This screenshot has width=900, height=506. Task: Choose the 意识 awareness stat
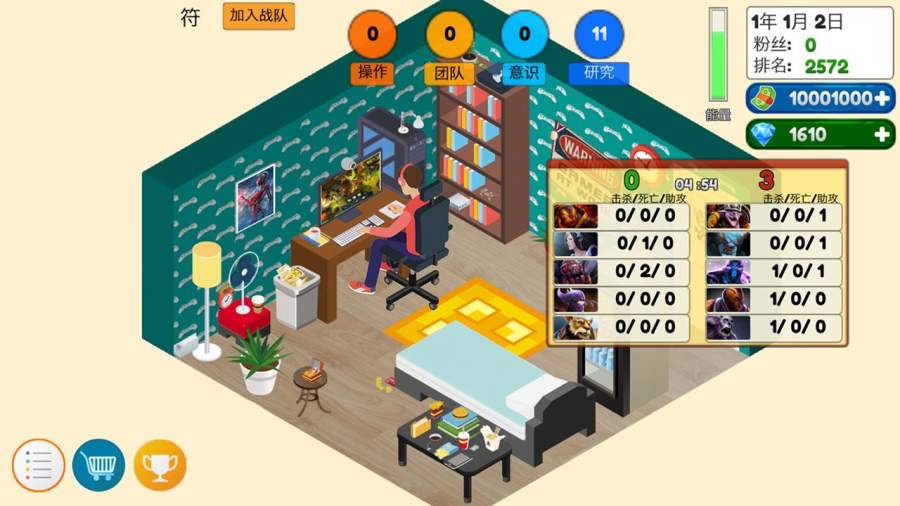click(524, 36)
